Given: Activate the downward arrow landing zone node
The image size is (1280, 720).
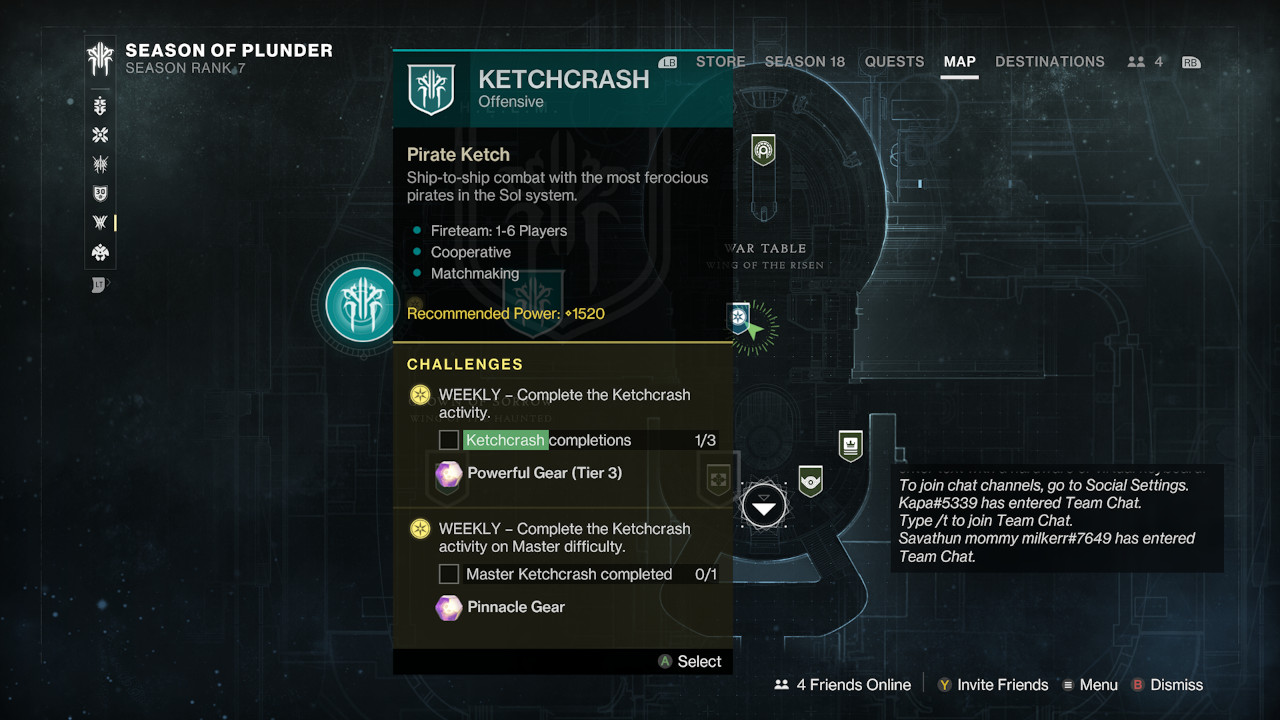Looking at the screenshot, I should point(764,506).
